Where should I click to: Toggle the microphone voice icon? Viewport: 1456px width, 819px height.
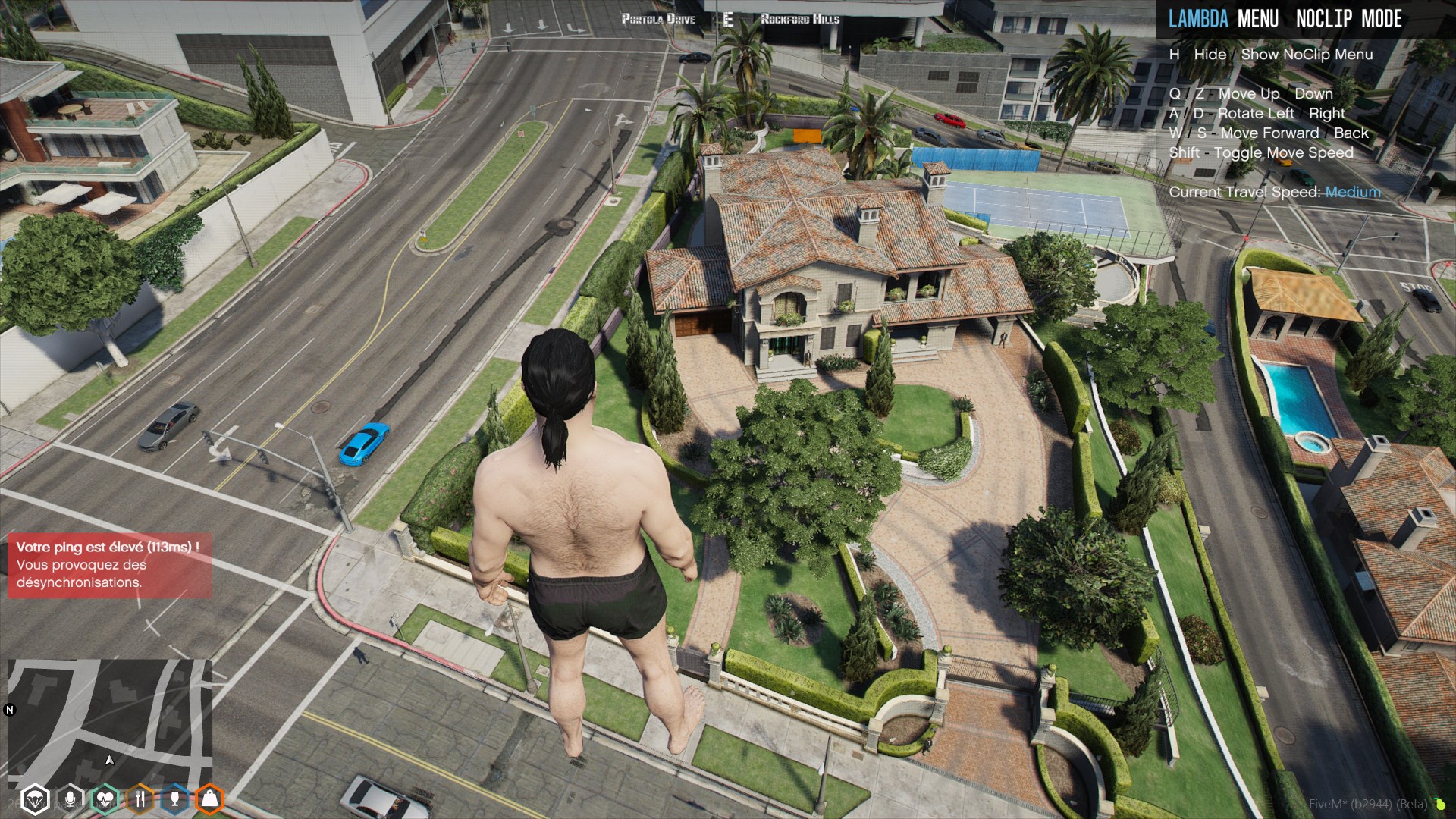(70, 799)
